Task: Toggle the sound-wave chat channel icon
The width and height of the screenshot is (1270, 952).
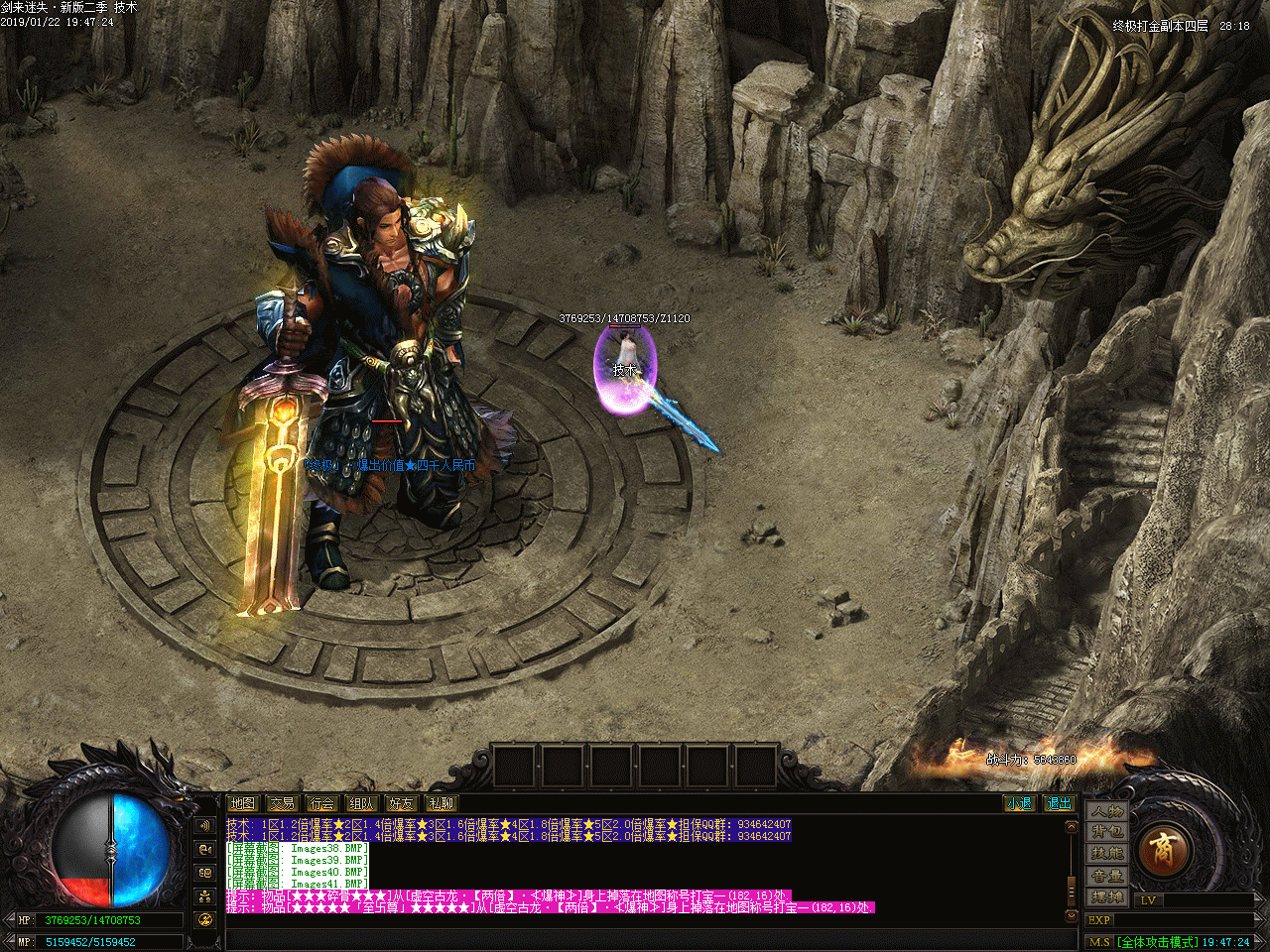Action: pyautogui.click(x=205, y=825)
